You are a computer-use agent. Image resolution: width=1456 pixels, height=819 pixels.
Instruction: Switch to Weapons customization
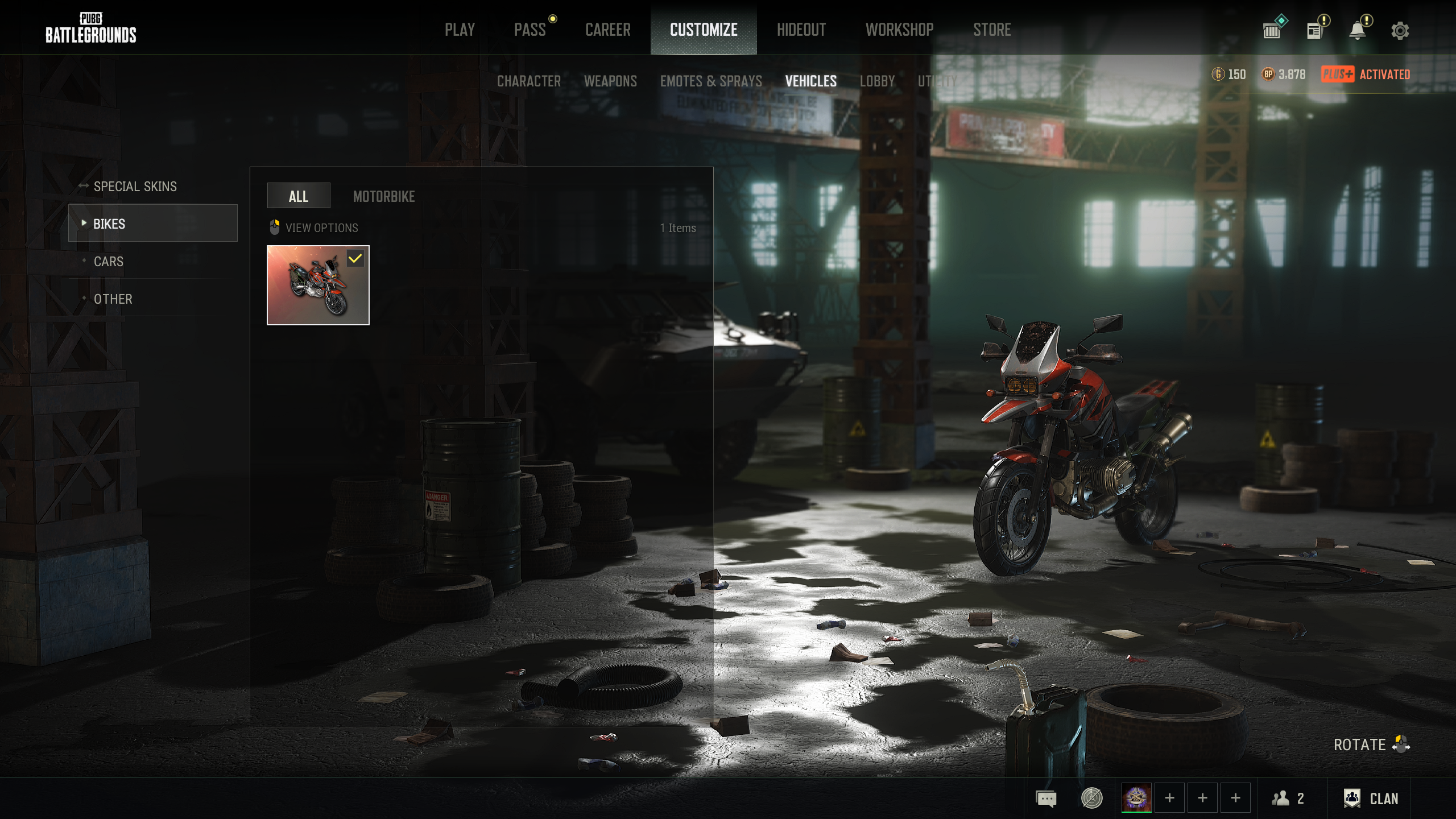610,81
